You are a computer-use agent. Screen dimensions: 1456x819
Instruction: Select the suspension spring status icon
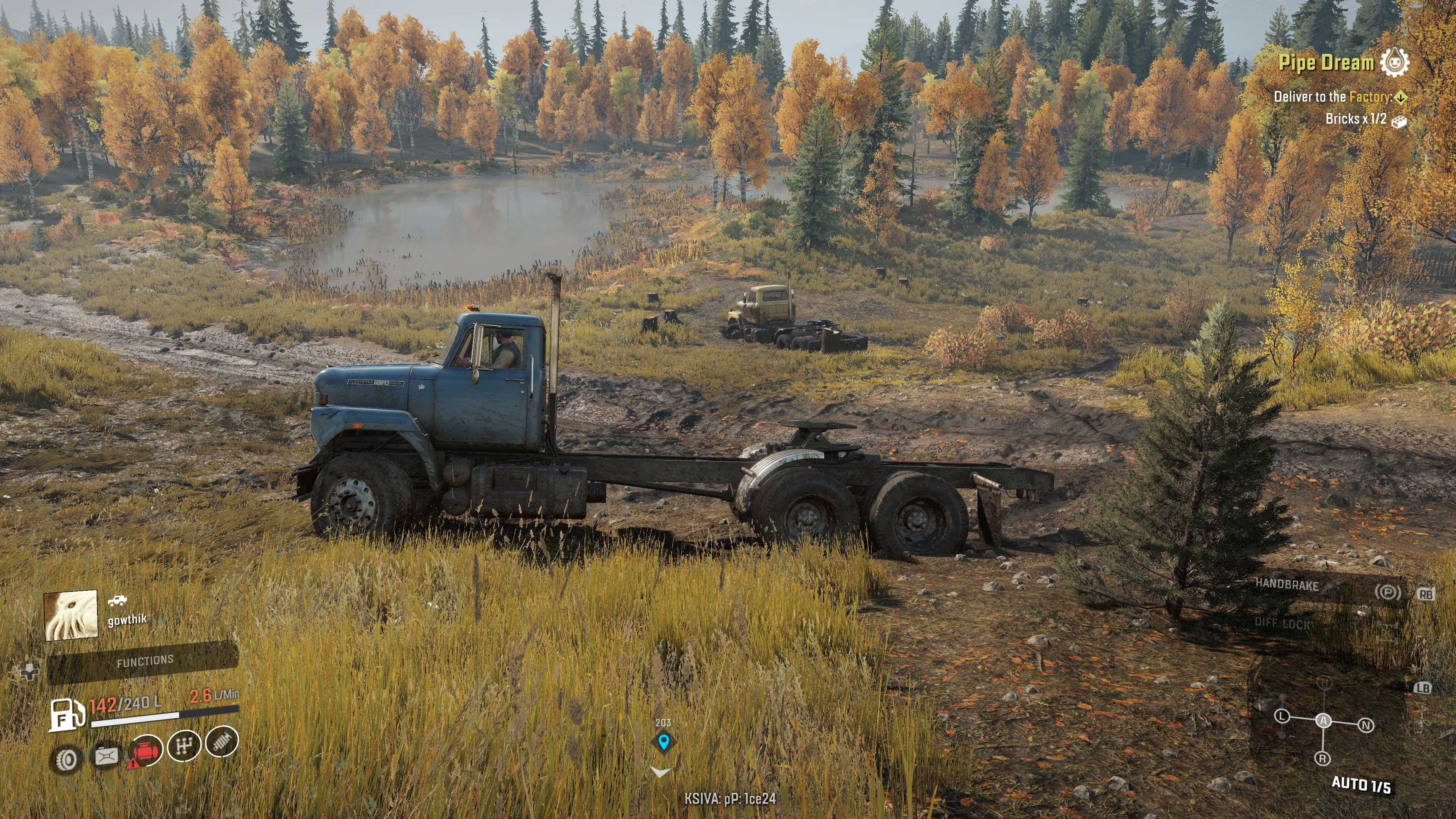click(221, 741)
